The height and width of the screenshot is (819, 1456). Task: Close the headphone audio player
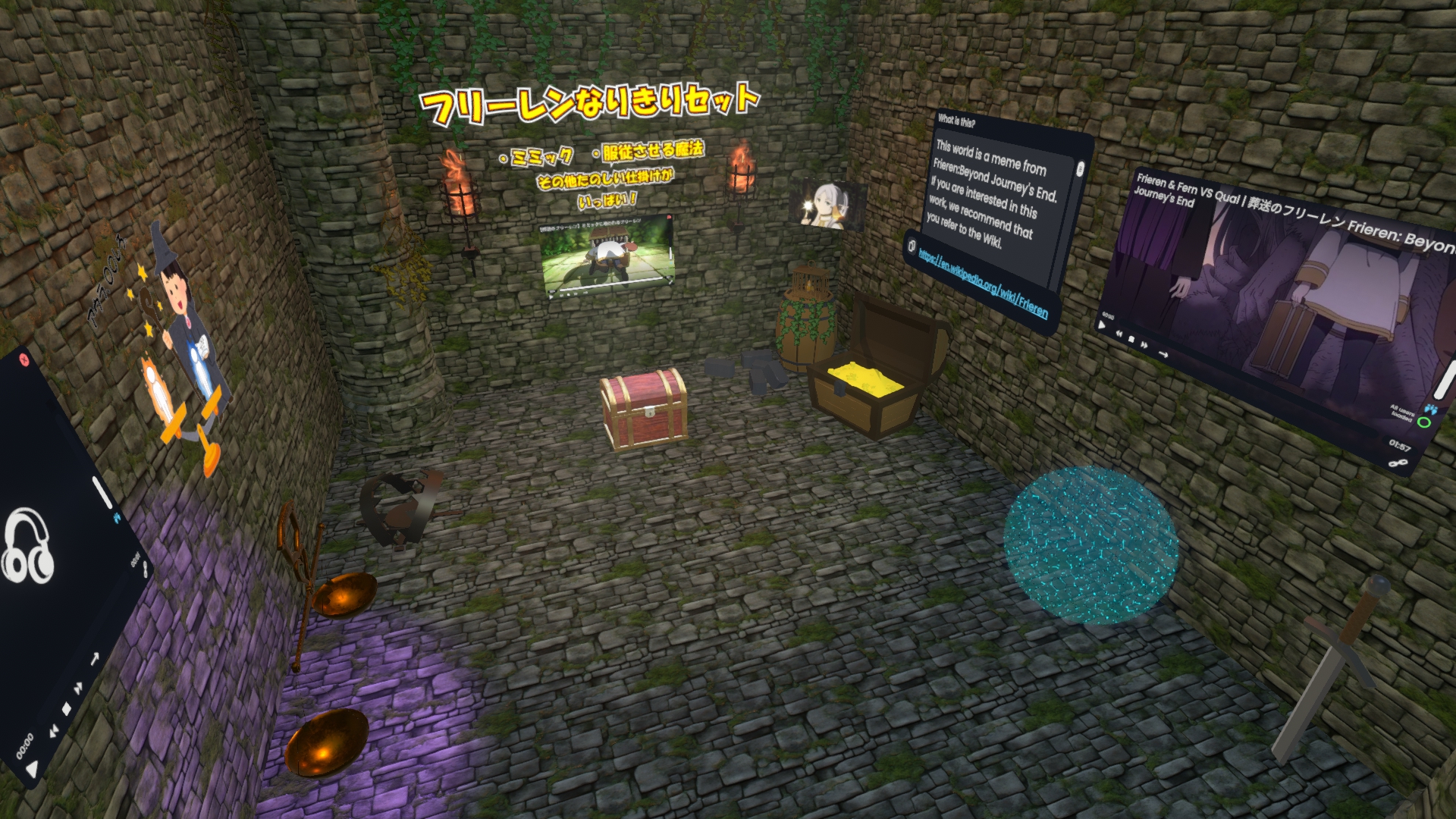pos(23,358)
